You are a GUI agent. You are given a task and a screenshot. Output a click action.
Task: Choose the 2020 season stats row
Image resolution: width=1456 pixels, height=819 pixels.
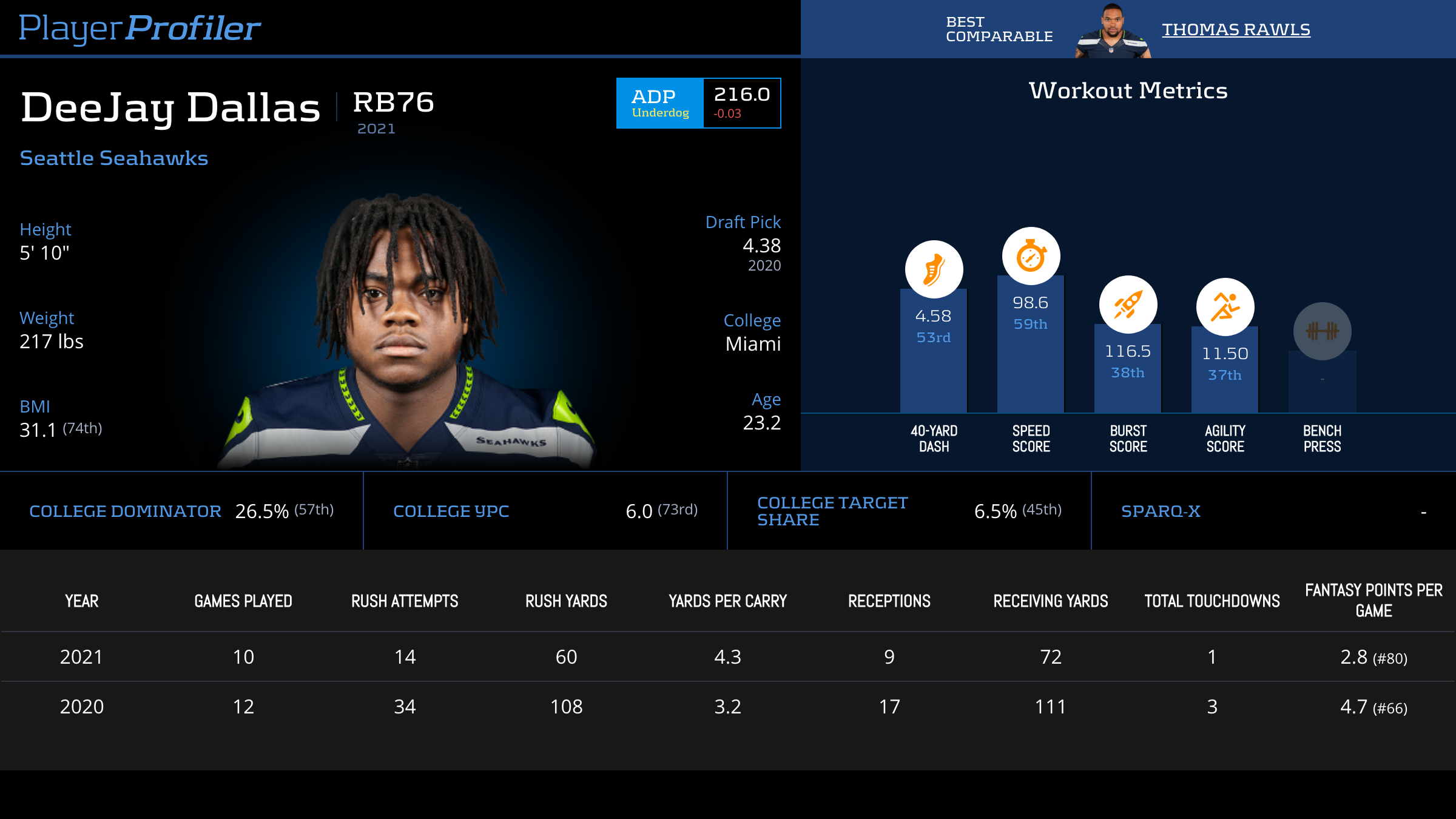pyautogui.click(x=728, y=707)
